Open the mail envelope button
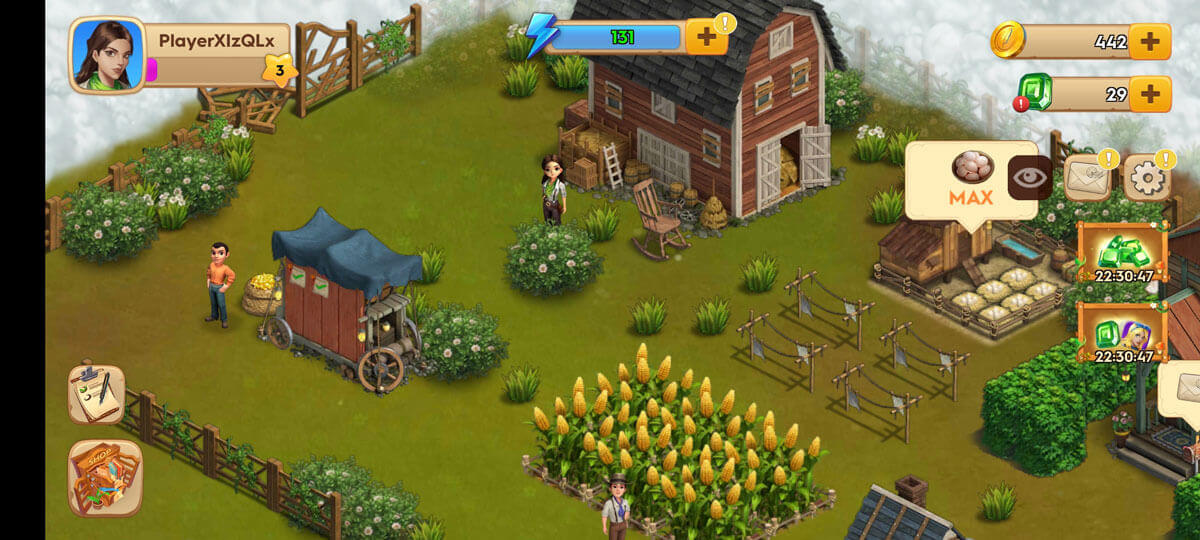1200x540 pixels. [x=1088, y=178]
